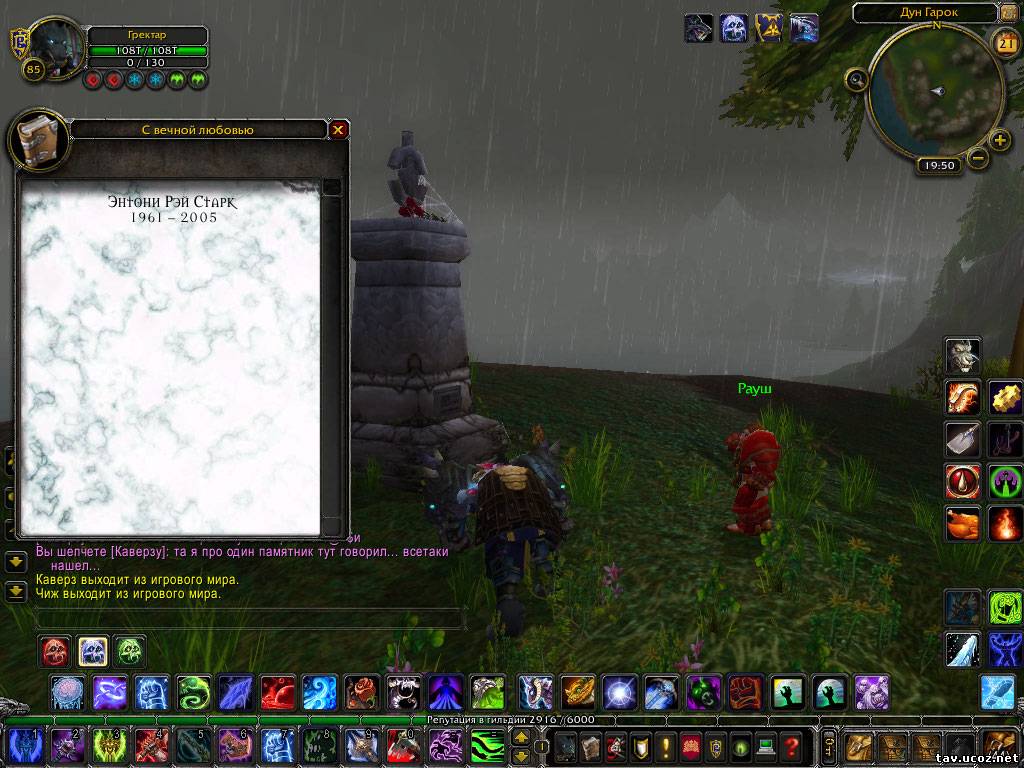Viewport: 1024px width, 768px height.
Task: Activate the shovel icon on the side bar
Action: [963, 438]
